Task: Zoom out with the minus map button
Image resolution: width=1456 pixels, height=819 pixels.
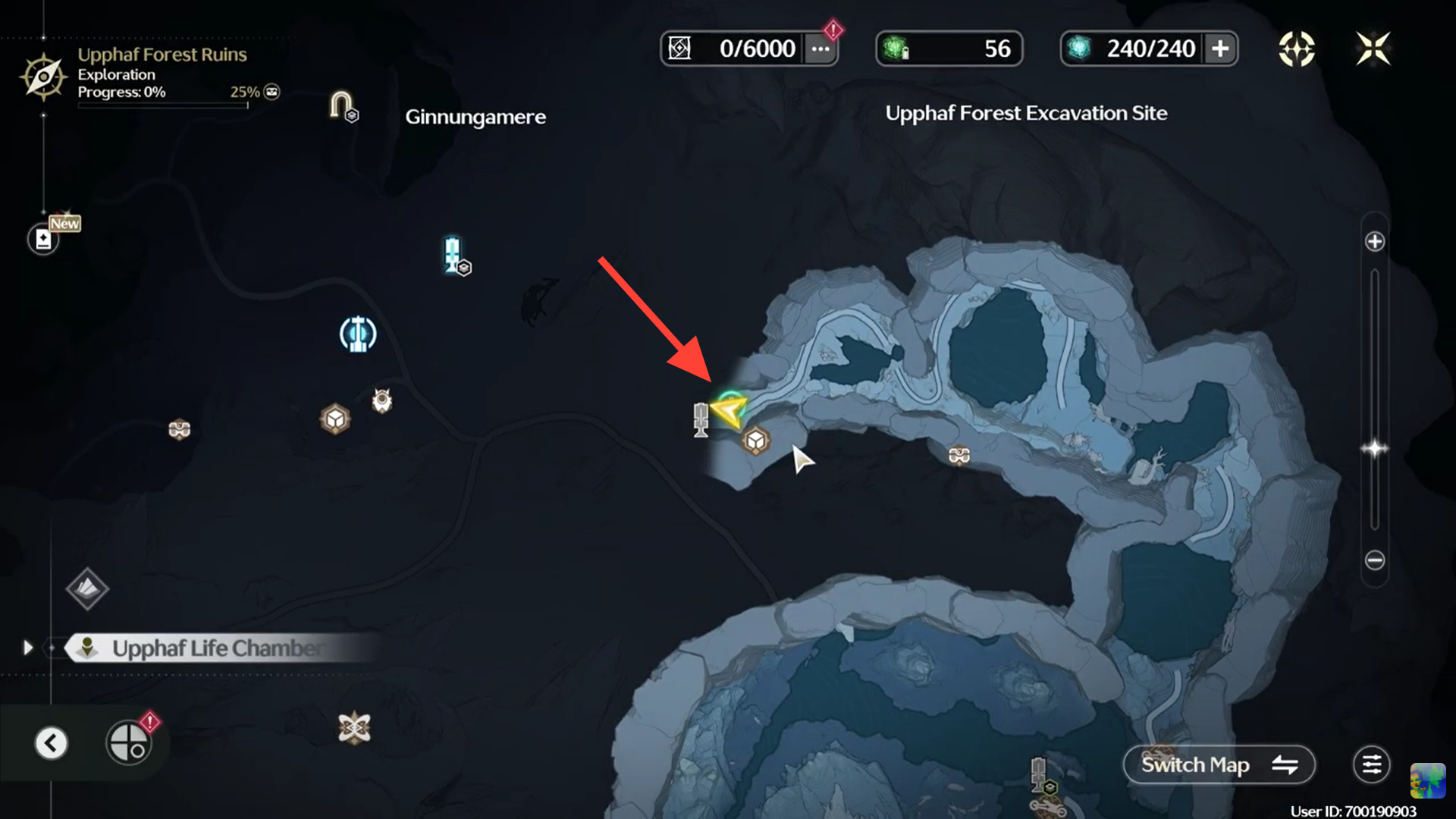Action: (x=1375, y=560)
